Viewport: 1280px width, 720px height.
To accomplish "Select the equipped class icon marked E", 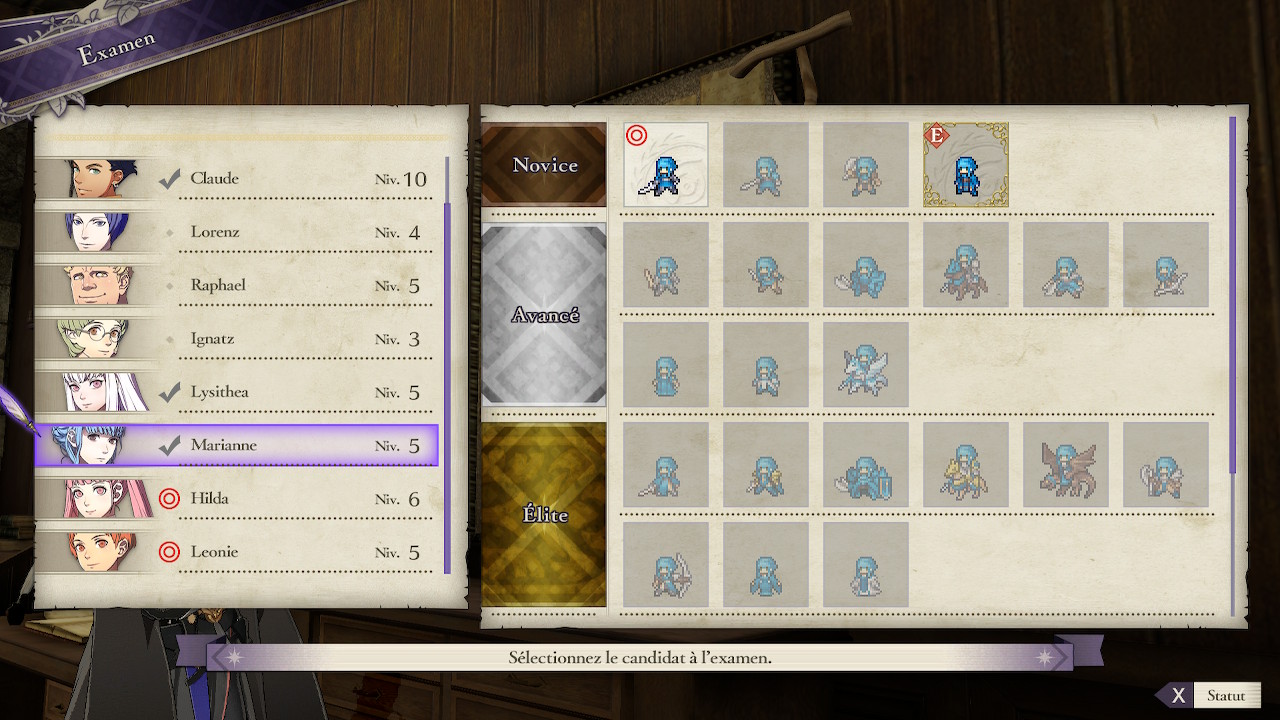I will pyautogui.click(x=966, y=165).
